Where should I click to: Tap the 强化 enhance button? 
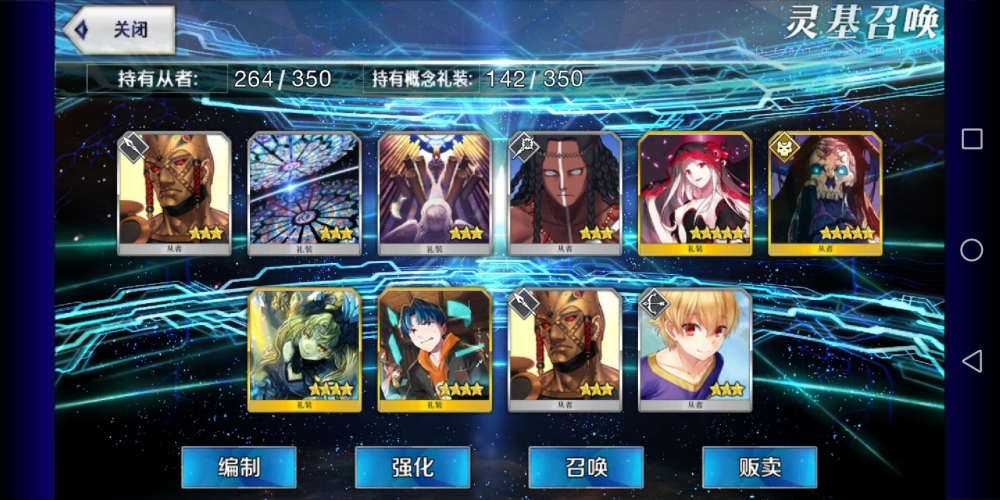click(412, 467)
